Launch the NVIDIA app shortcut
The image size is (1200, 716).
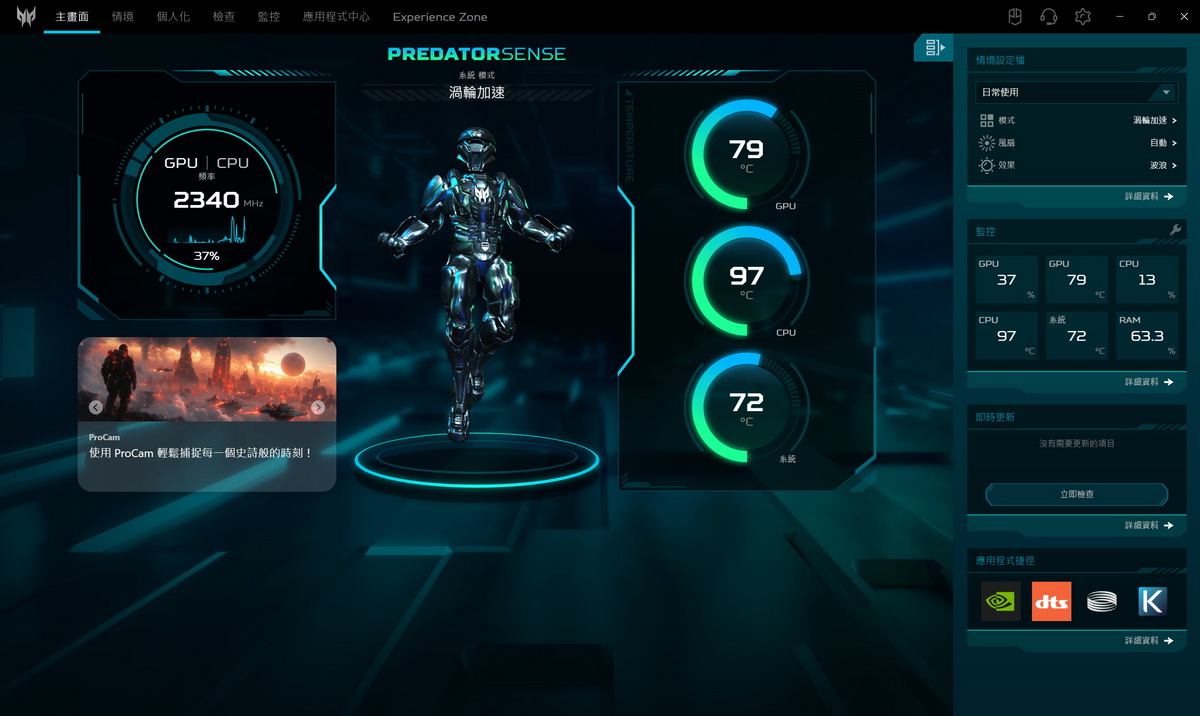click(x=1000, y=601)
